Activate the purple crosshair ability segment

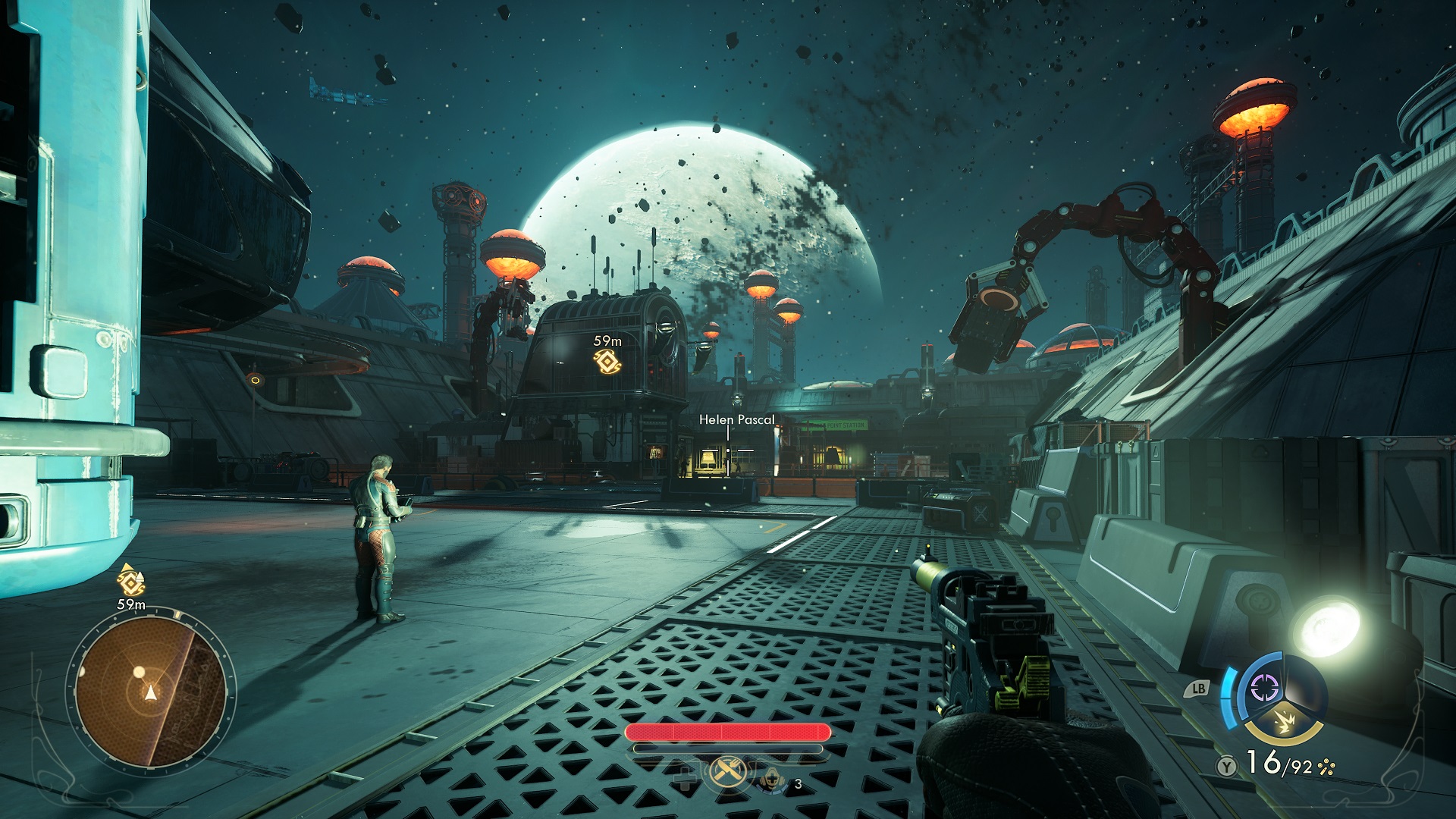tap(1263, 688)
